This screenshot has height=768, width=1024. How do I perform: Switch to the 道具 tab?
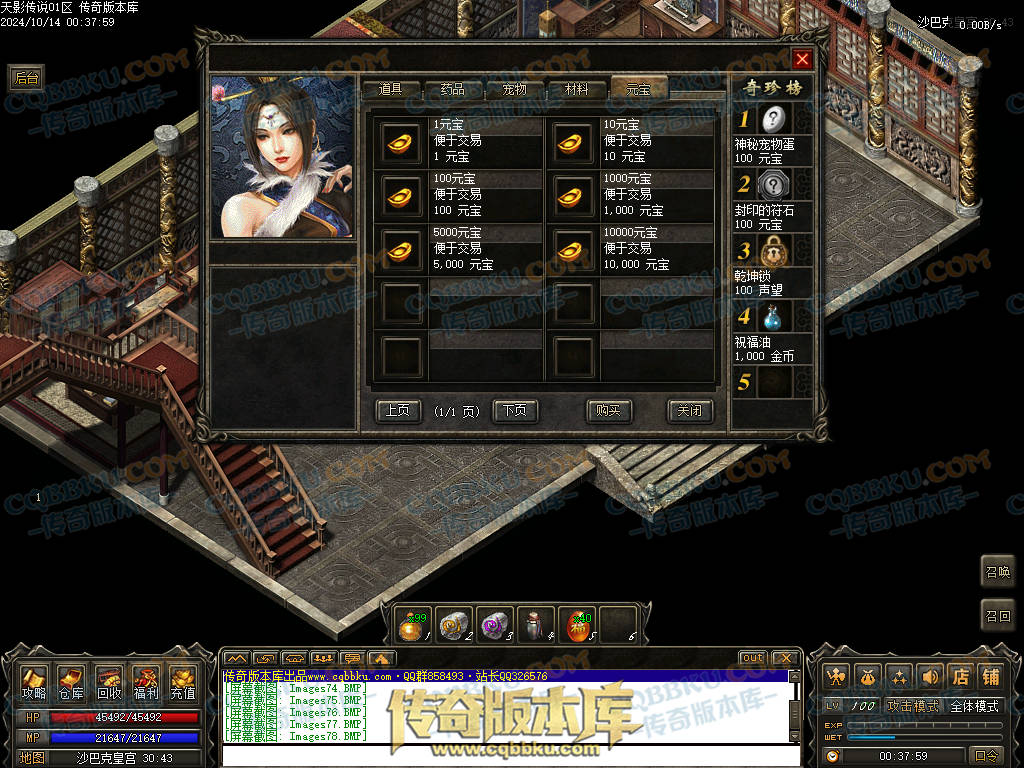(390, 89)
